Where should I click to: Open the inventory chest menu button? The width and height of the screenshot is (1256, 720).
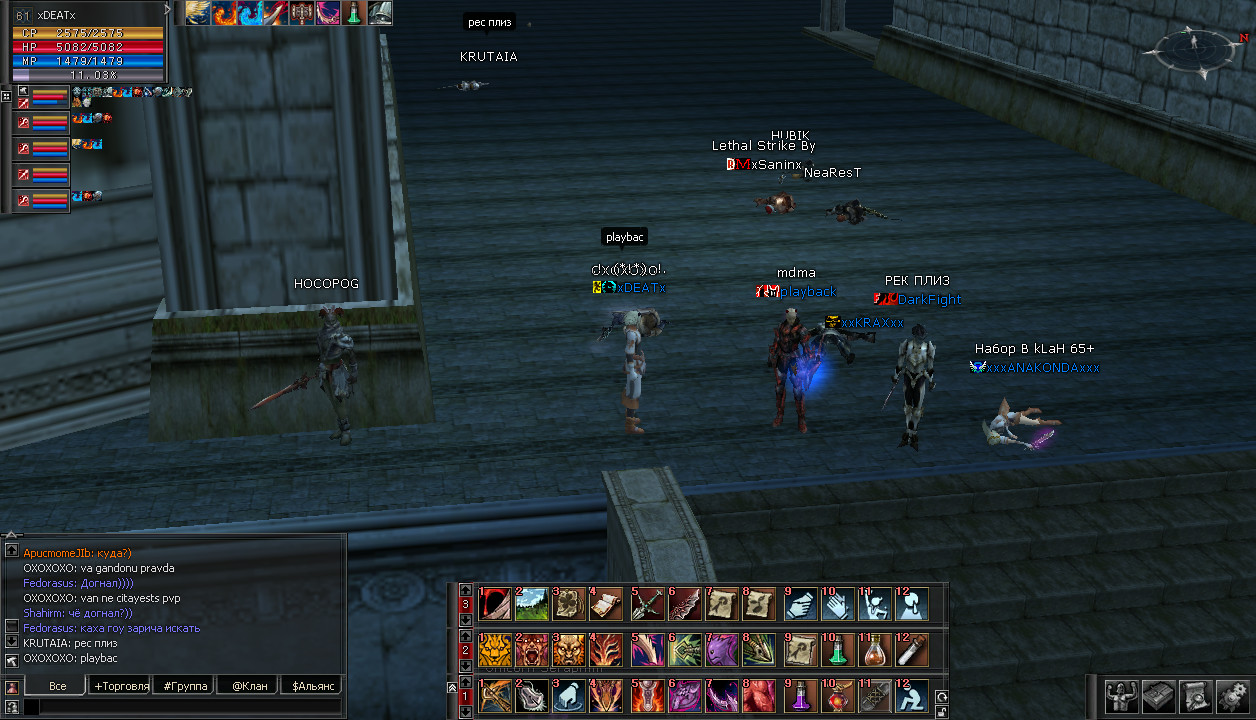tap(1157, 695)
